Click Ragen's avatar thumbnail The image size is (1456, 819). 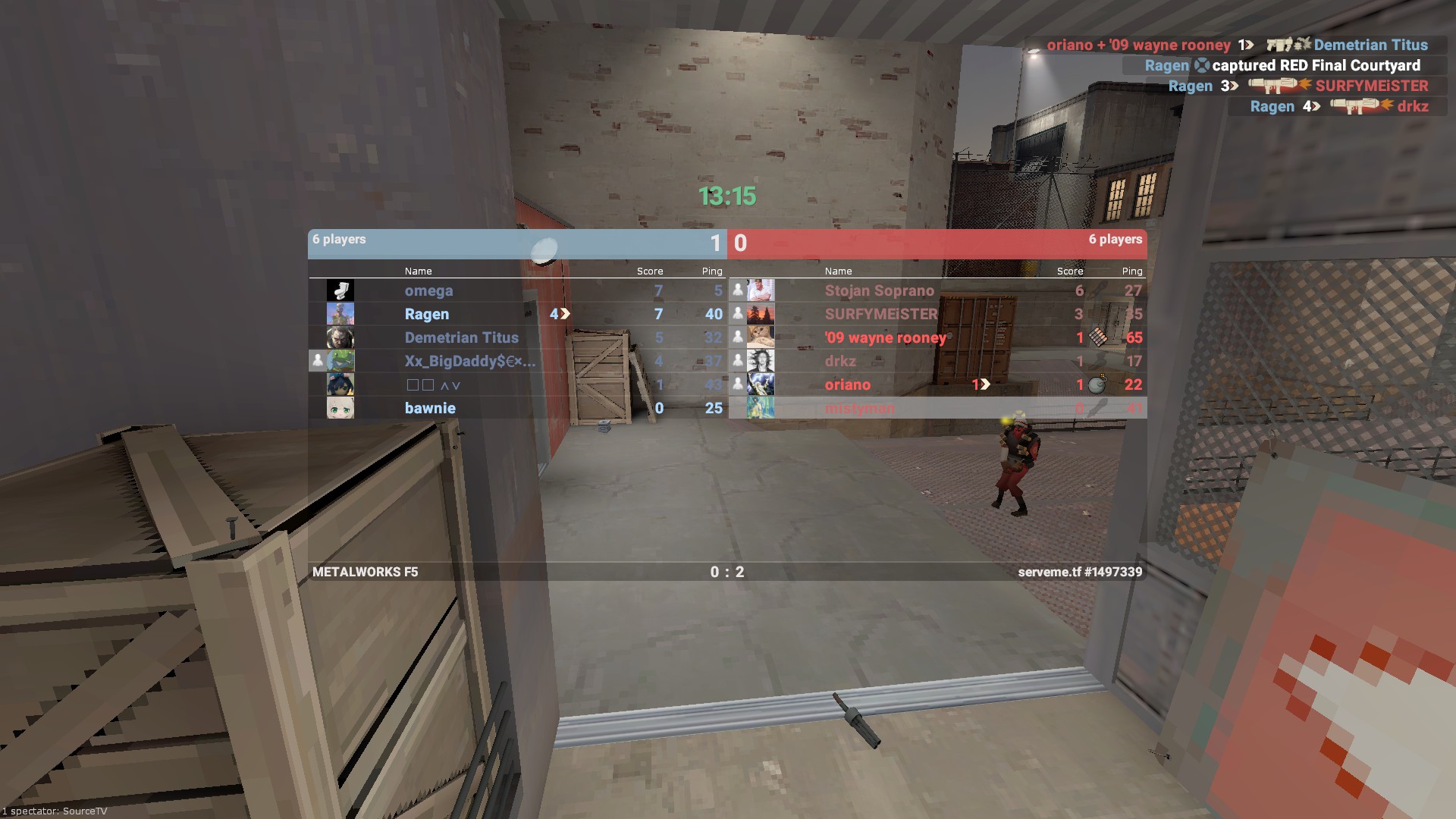(x=340, y=314)
